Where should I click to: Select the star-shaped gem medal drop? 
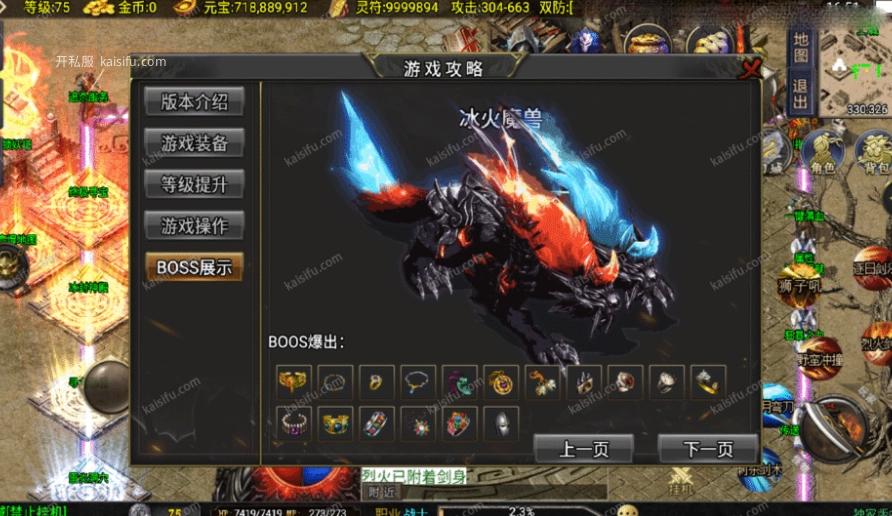(x=417, y=423)
